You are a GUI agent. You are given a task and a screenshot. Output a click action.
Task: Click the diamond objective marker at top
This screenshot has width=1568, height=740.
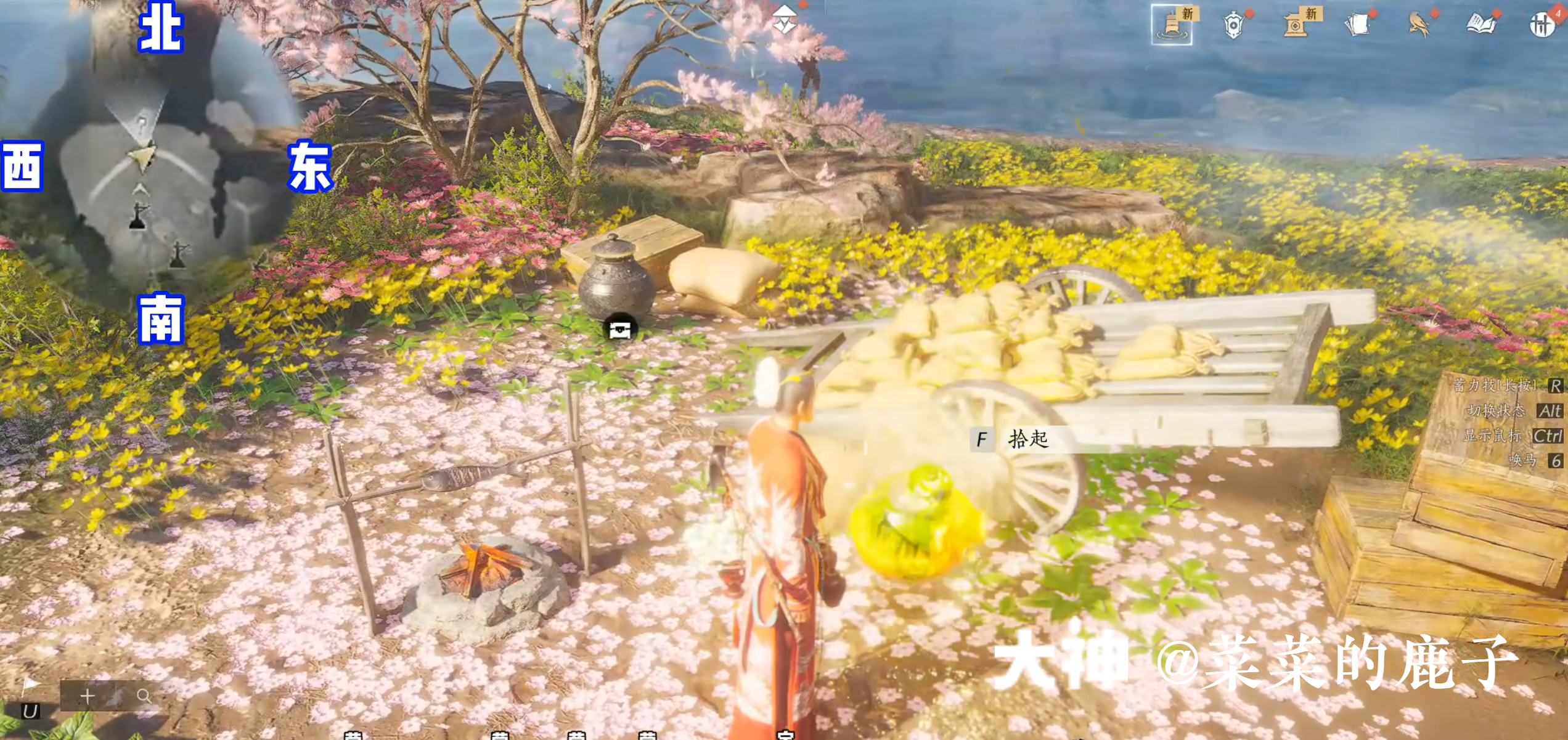tap(785, 18)
